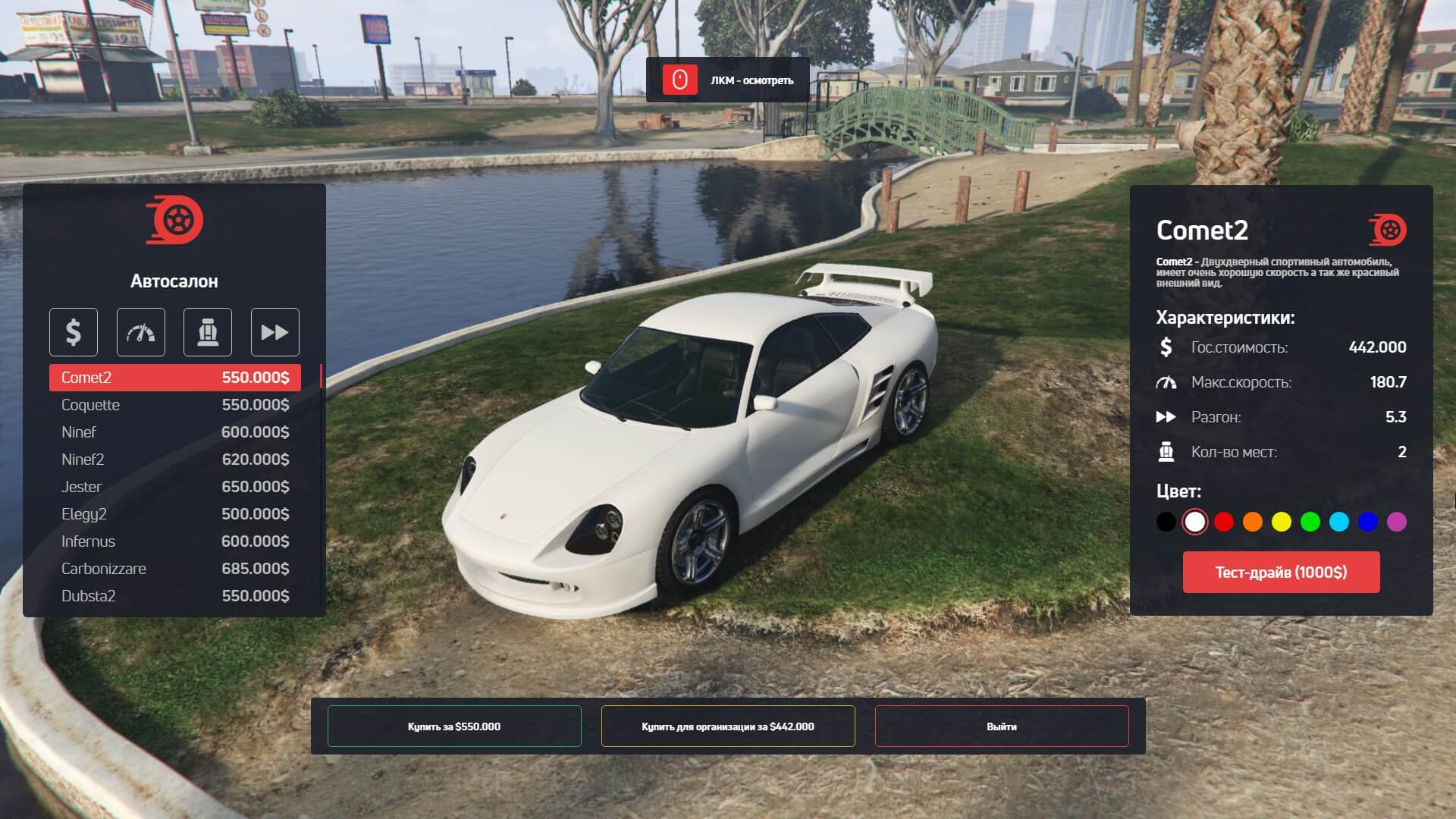Screen dimensions: 1456x819
Task: Exit the dealership with Выйти
Action: tap(1002, 726)
